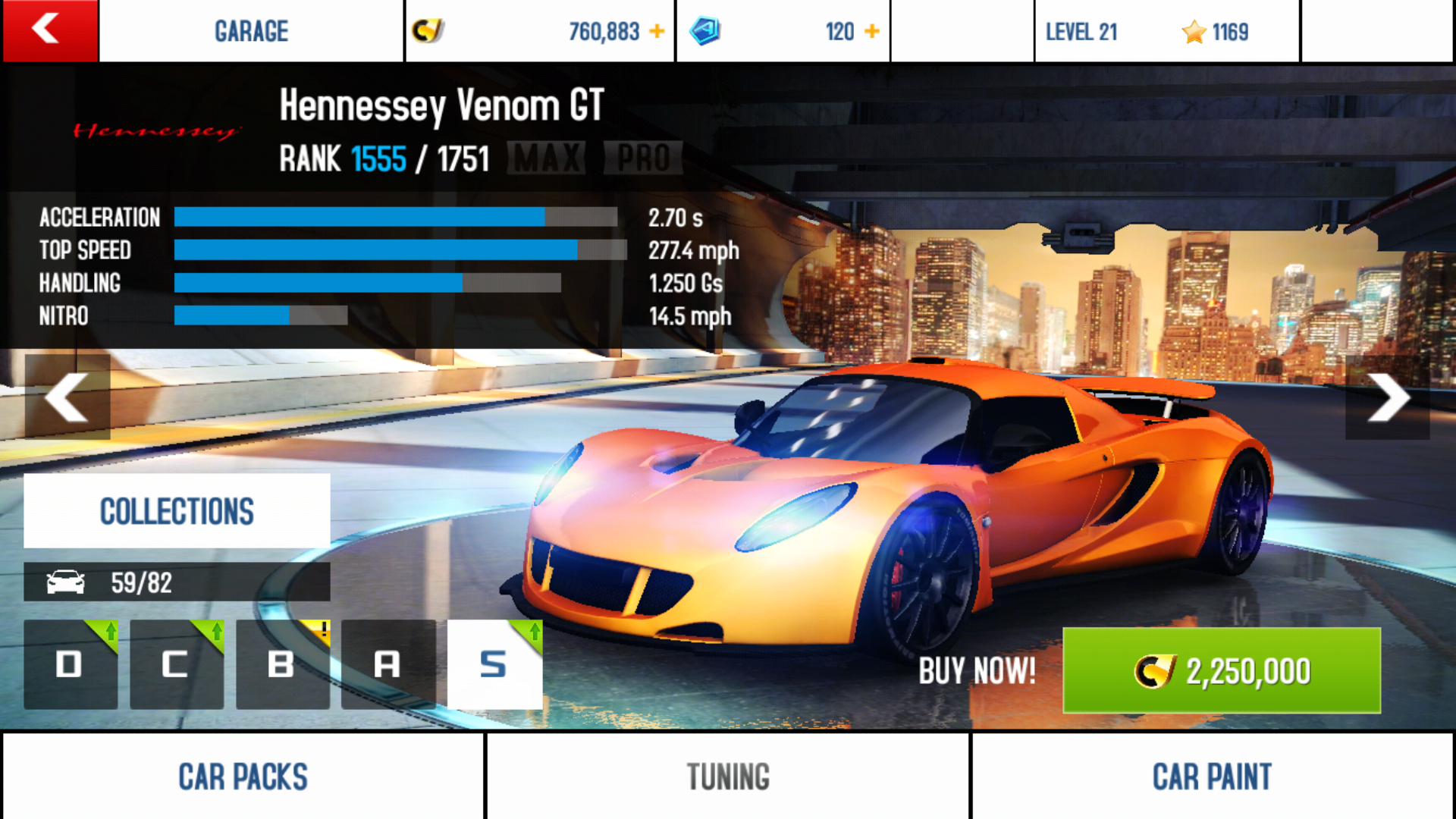
Task: Buy the Venom GT for 2,250,000 credits
Action: point(1221,670)
